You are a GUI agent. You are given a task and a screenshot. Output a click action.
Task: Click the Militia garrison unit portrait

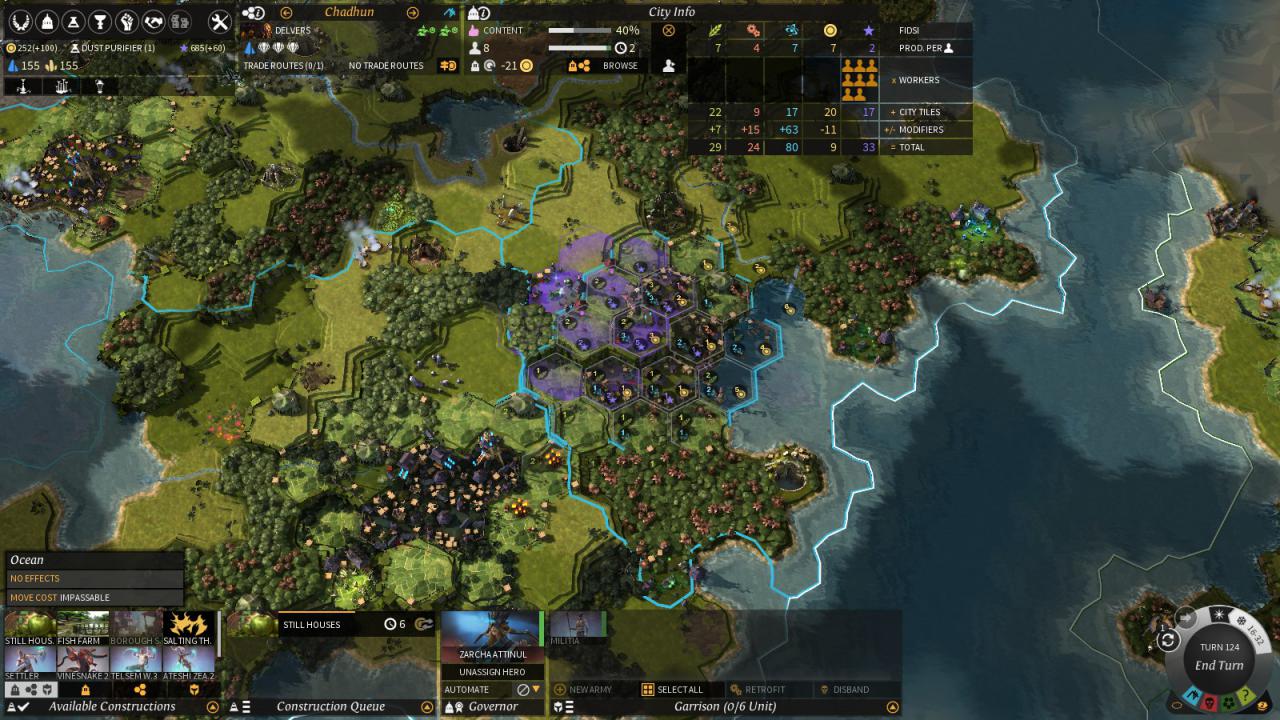pyautogui.click(x=577, y=626)
